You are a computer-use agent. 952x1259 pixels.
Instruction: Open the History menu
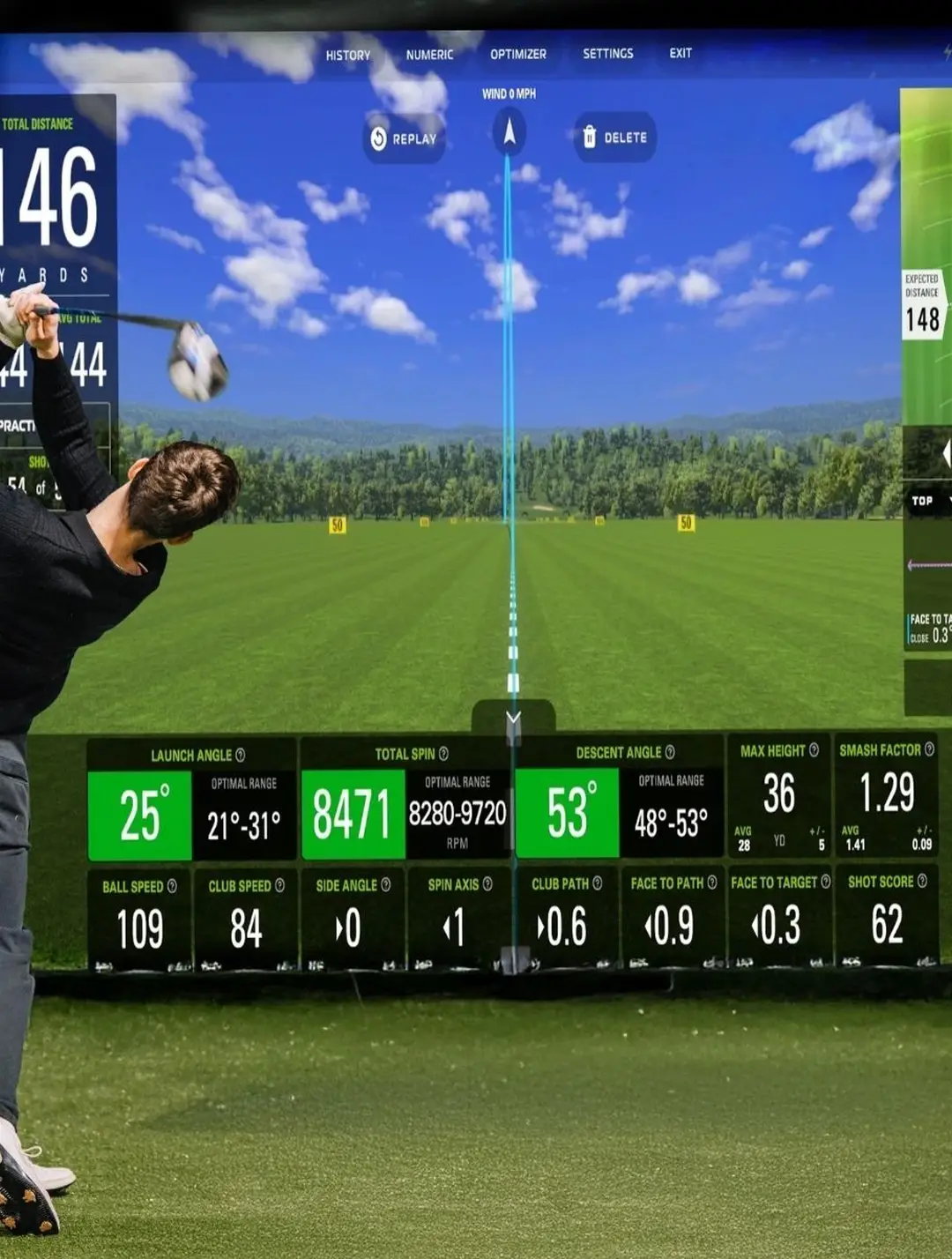[x=348, y=55]
